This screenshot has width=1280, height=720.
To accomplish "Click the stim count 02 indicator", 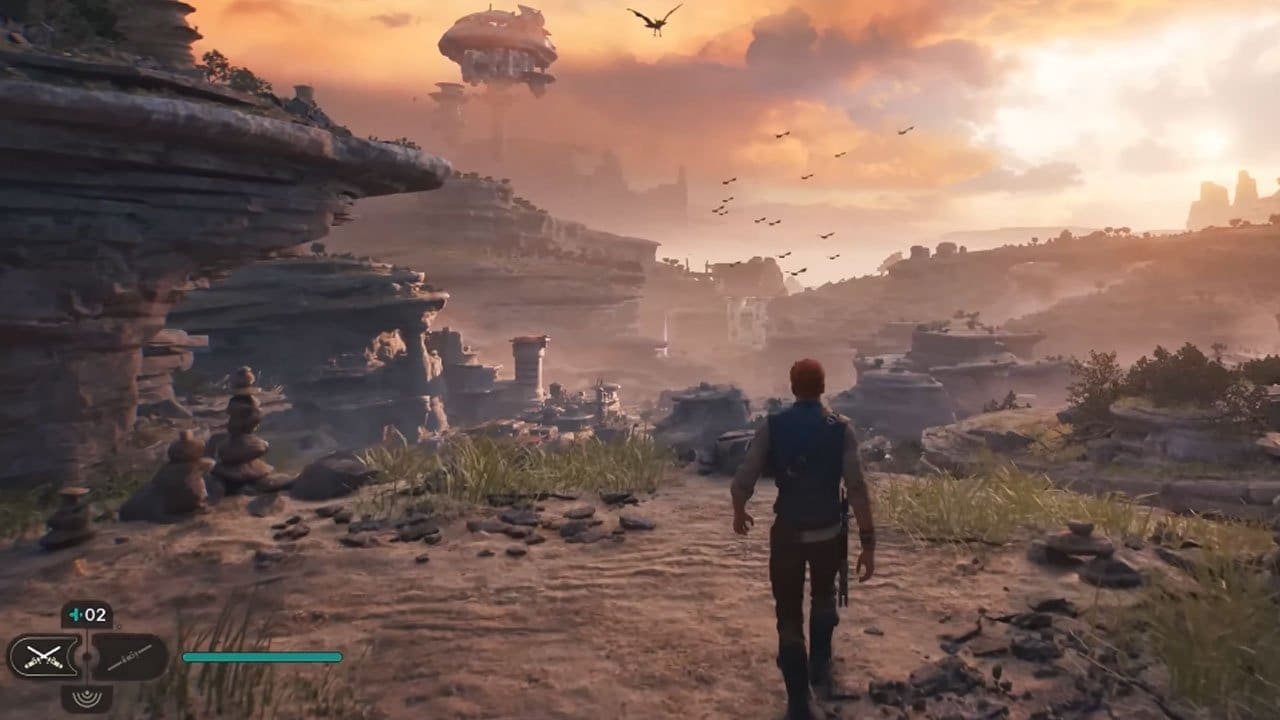I will 94,613.
